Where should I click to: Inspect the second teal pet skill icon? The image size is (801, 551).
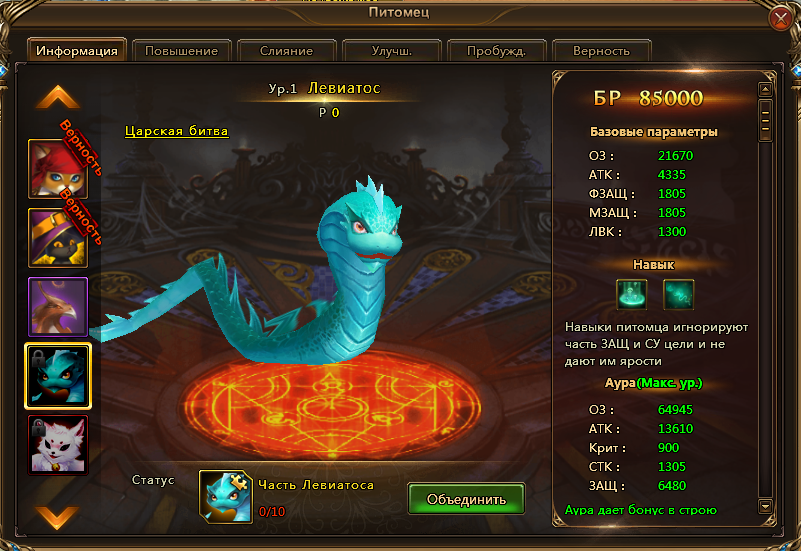click(x=678, y=294)
